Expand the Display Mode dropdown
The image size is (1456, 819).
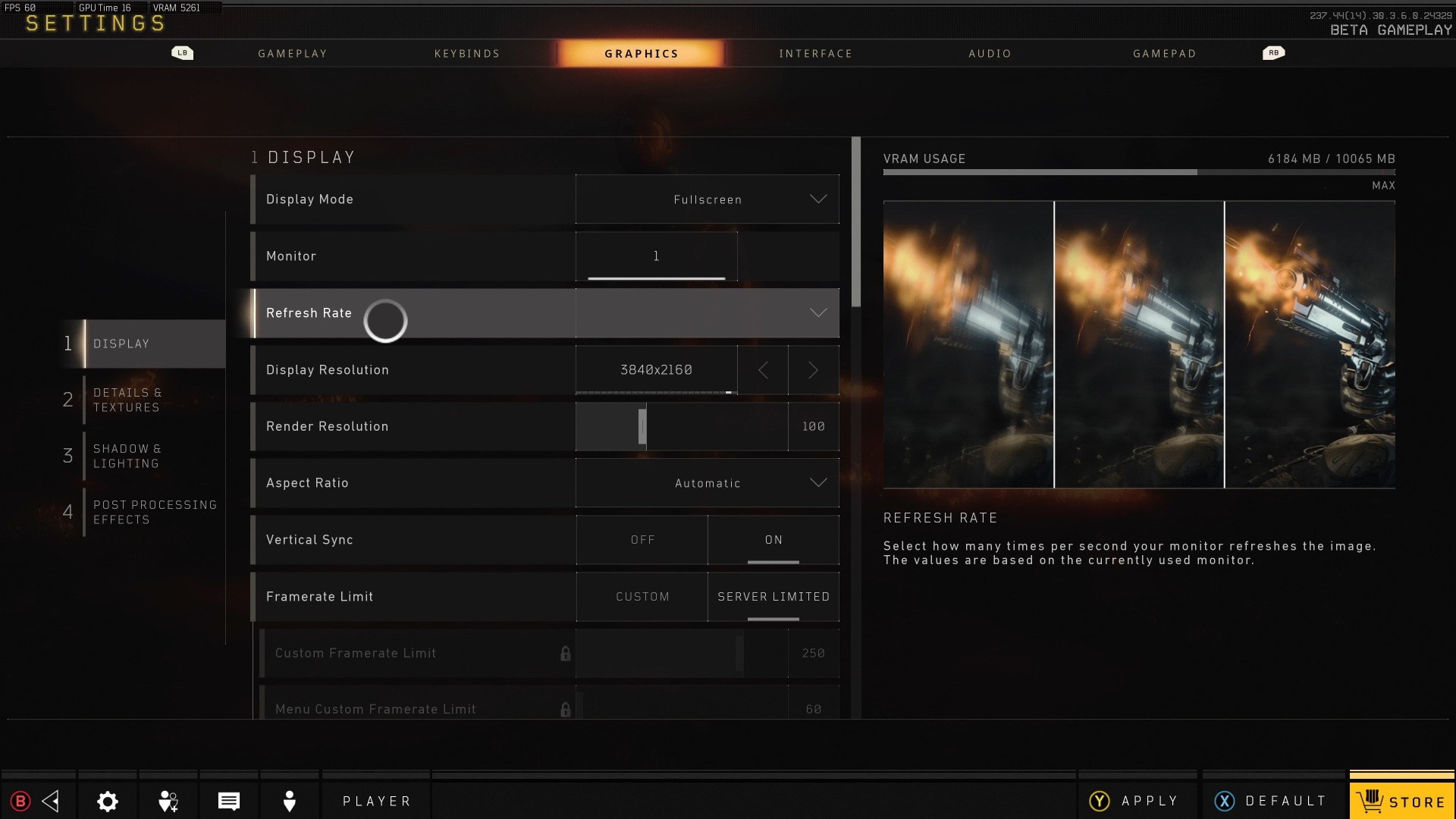click(707, 199)
